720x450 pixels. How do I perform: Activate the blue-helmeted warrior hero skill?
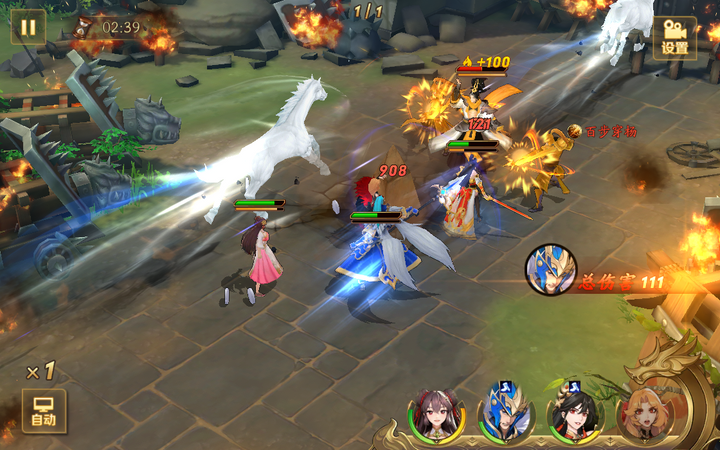pyautogui.click(x=505, y=414)
